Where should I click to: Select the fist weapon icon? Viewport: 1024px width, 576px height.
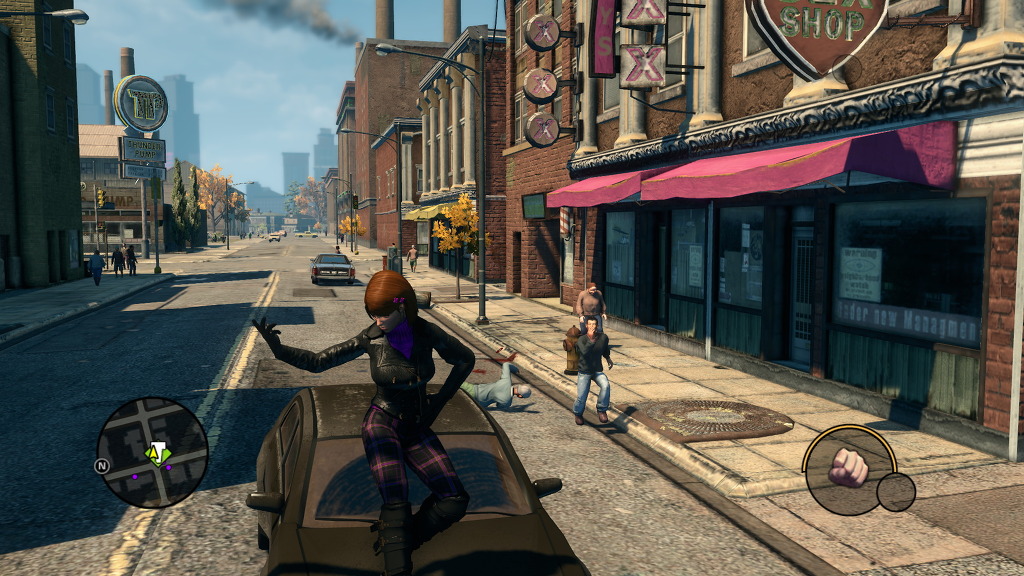[848, 468]
